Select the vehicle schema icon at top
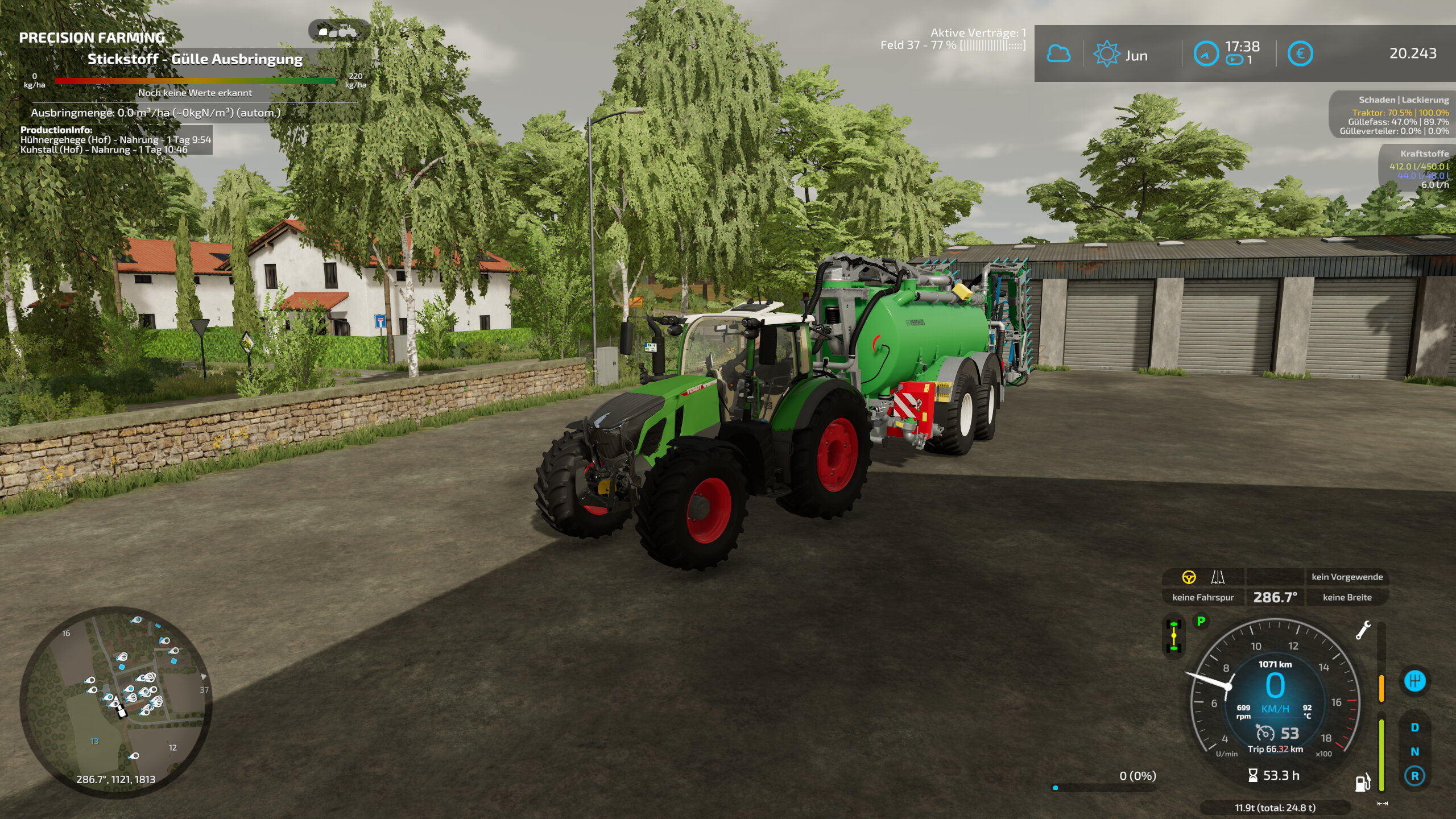The image size is (1456, 819). (x=339, y=31)
